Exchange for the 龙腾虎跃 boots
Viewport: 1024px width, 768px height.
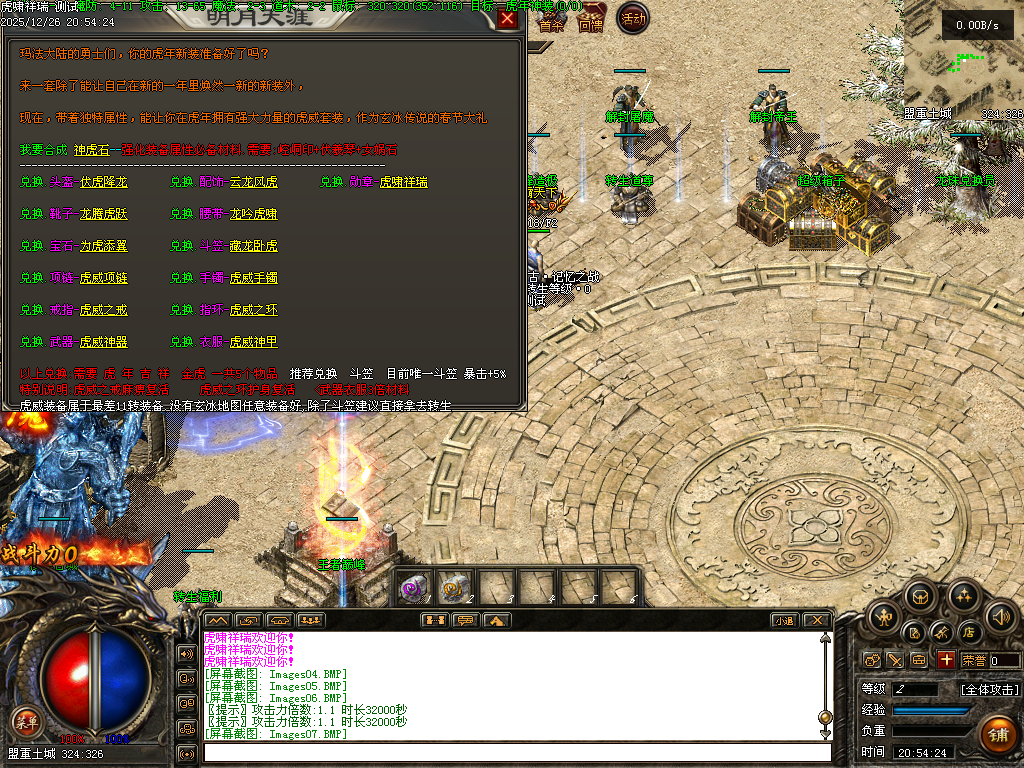[103, 214]
